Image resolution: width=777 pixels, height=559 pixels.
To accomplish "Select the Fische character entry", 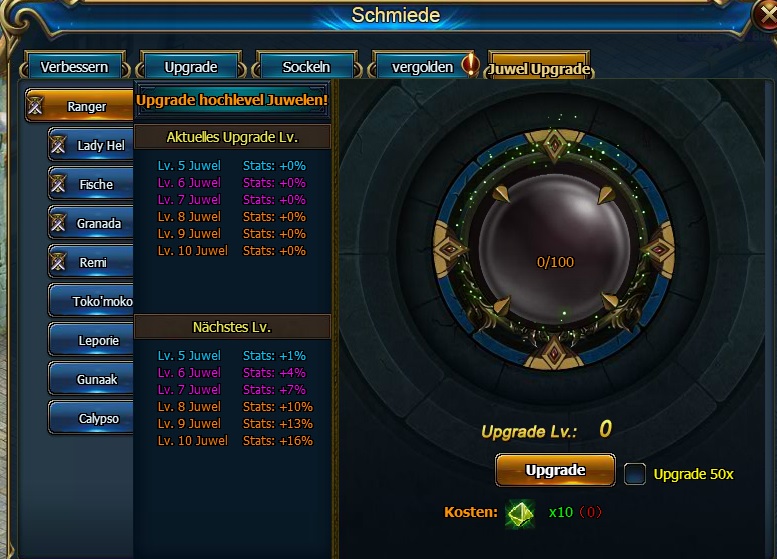I will click(x=92, y=184).
